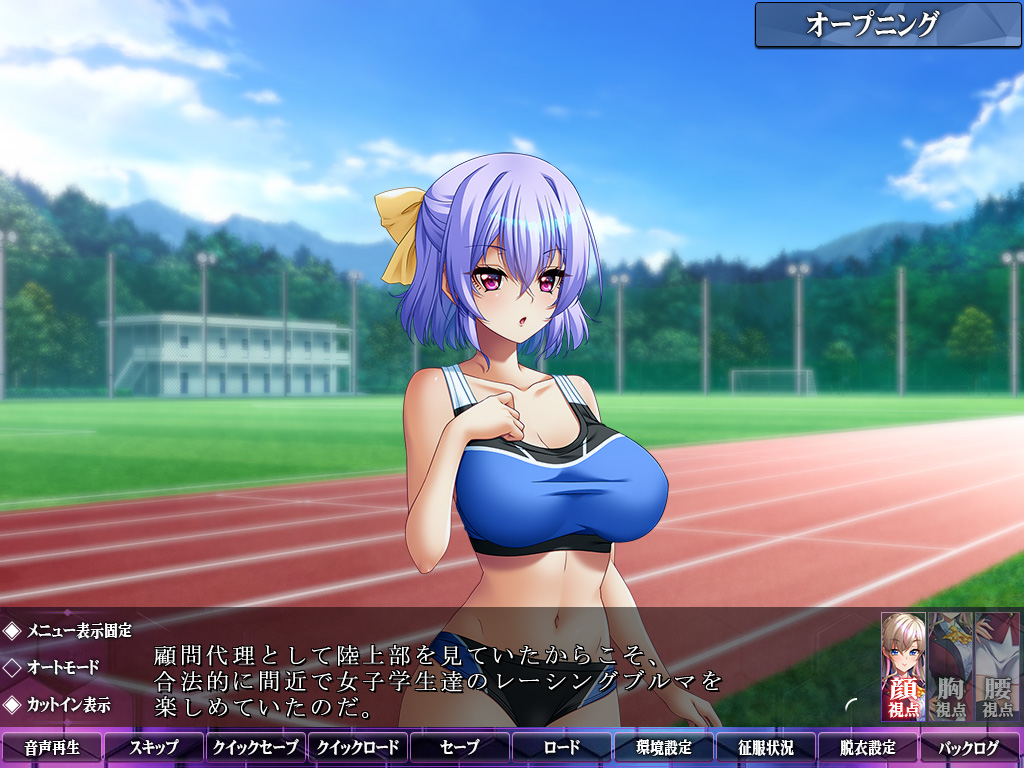View the バックログ message history
This screenshot has height=768, width=1024.
tap(970, 748)
